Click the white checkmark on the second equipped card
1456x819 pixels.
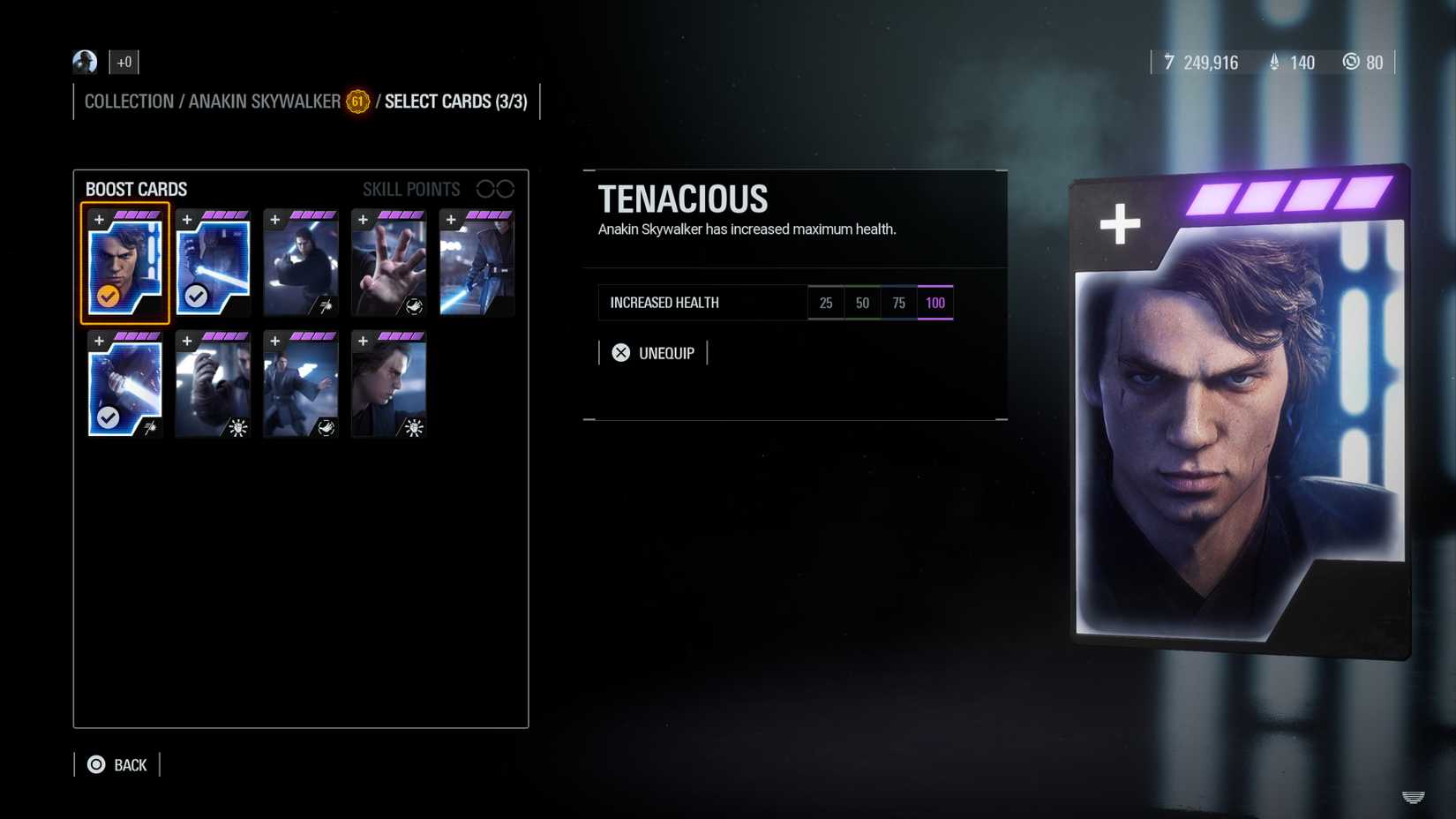click(196, 297)
